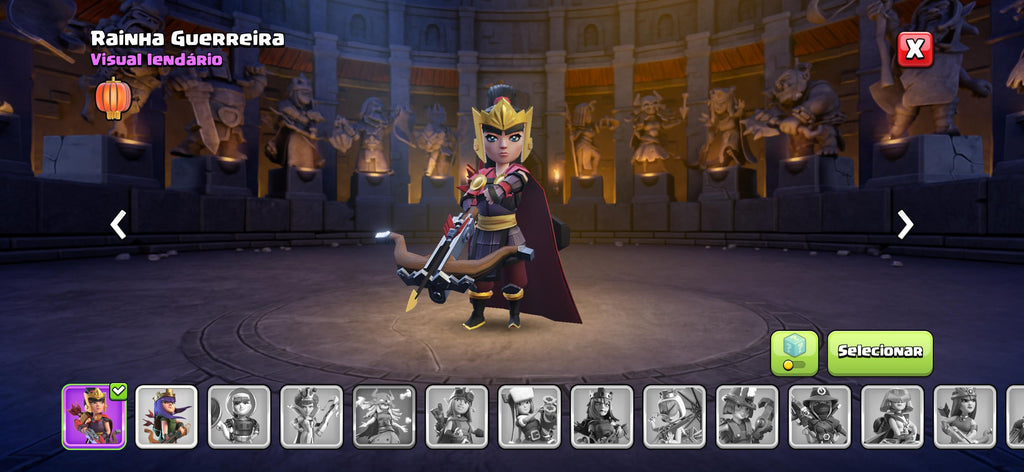Screen dimensions: 1024x472
Task: Go to the next skin with the right arrow
Action: pos(905,224)
